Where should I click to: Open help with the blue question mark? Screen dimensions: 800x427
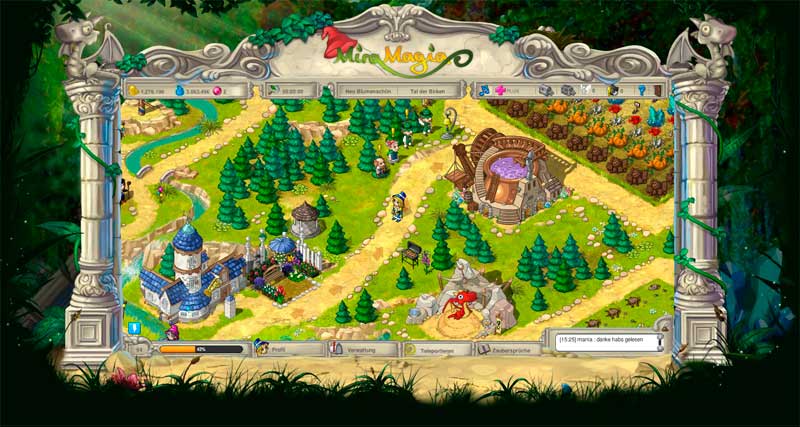point(641,90)
